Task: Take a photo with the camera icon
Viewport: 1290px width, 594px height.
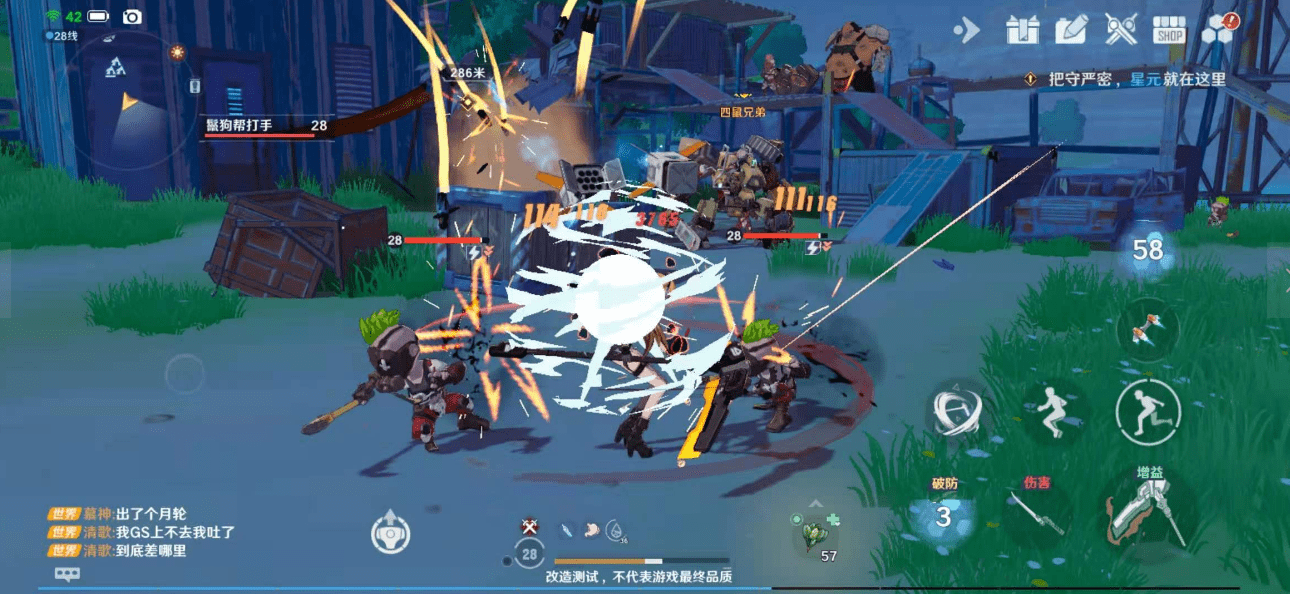Action: (132, 17)
